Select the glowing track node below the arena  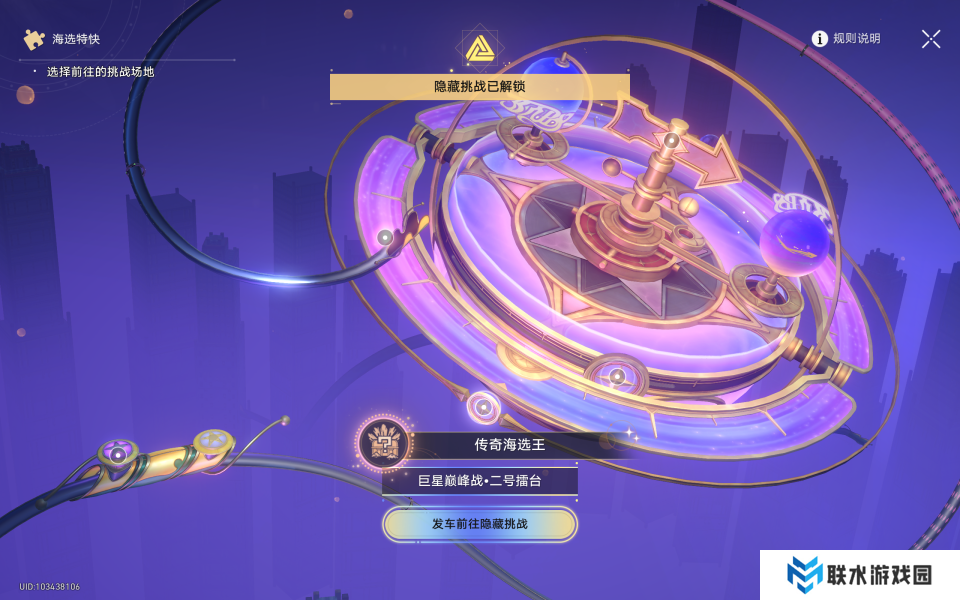tap(484, 407)
